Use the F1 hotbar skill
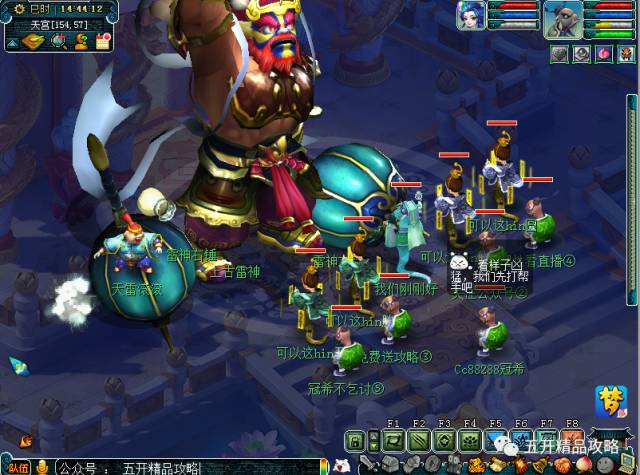This screenshot has height=475, width=640. pyautogui.click(x=393, y=441)
